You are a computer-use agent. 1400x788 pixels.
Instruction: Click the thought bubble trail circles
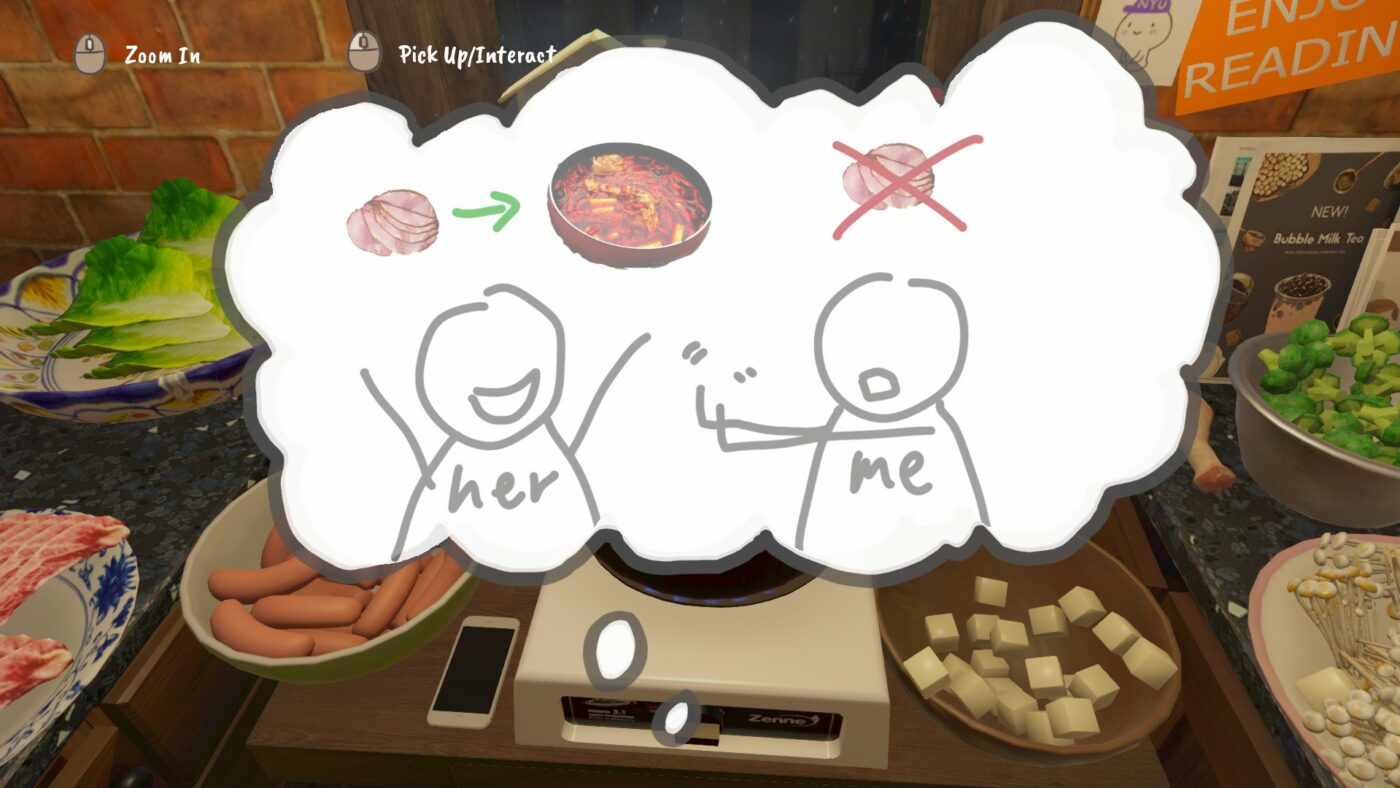click(614, 650)
